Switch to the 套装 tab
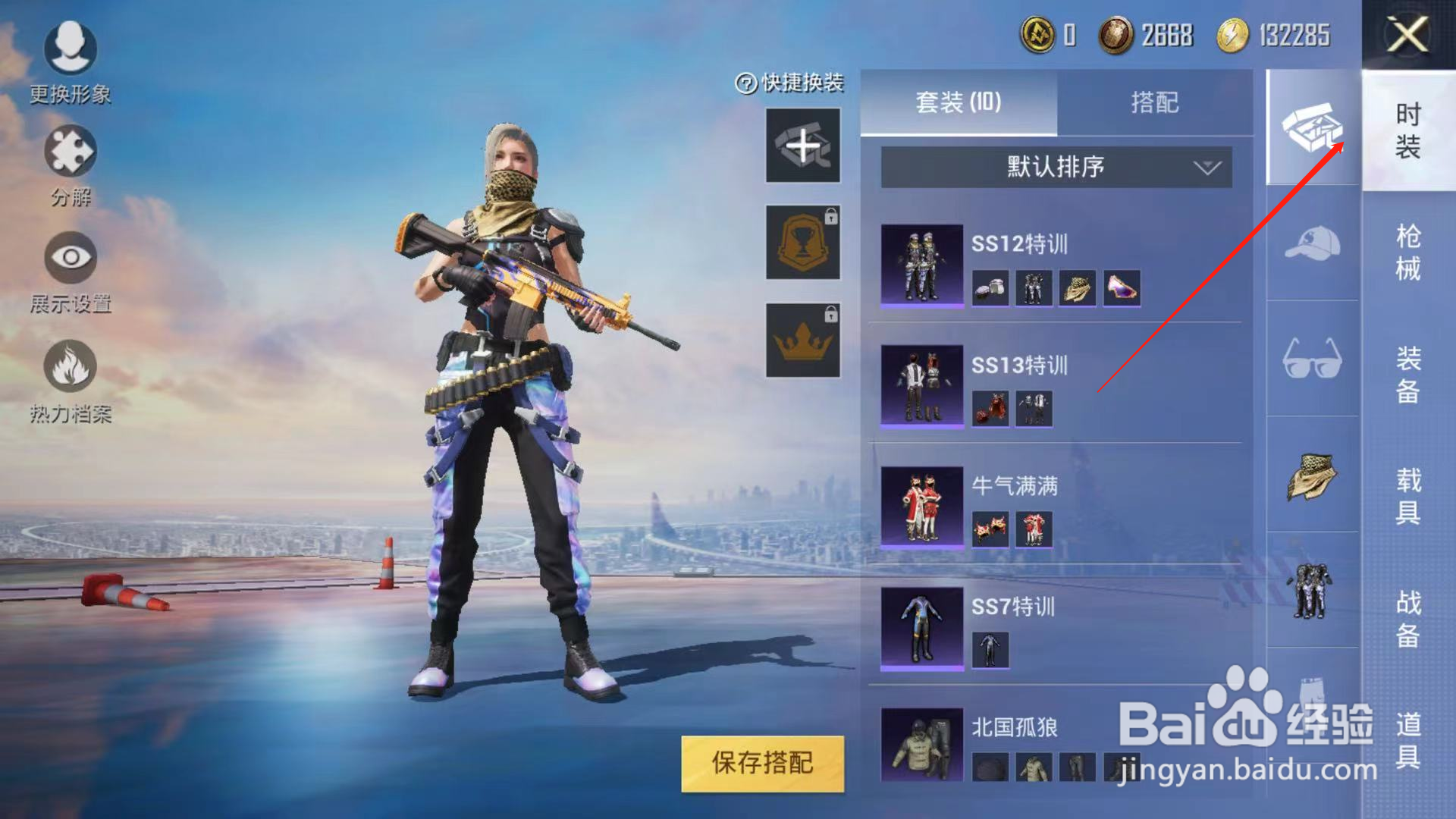This screenshot has height=819, width=1456. [x=958, y=103]
